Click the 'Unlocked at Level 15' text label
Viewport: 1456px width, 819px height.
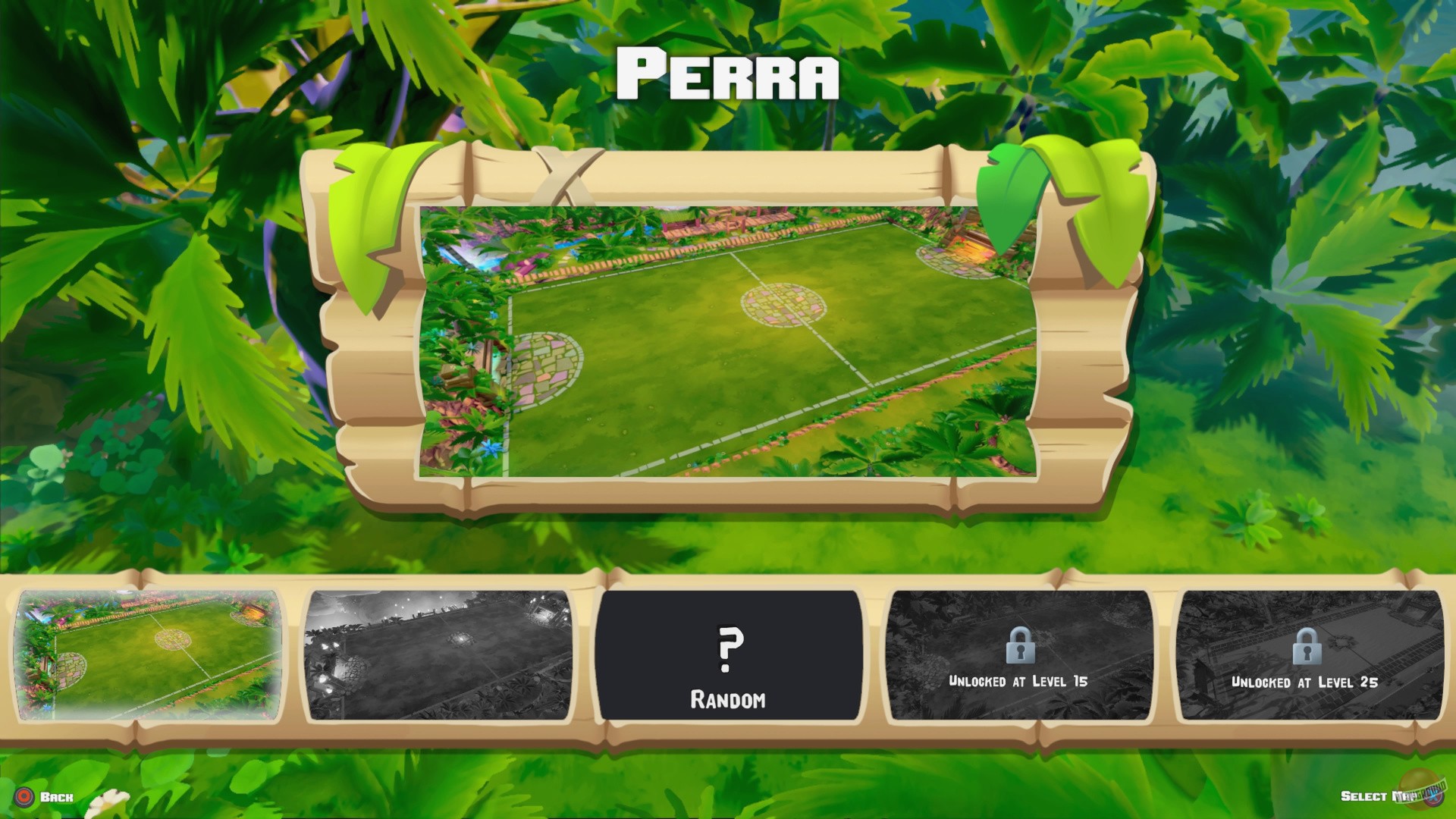coord(1019,681)
